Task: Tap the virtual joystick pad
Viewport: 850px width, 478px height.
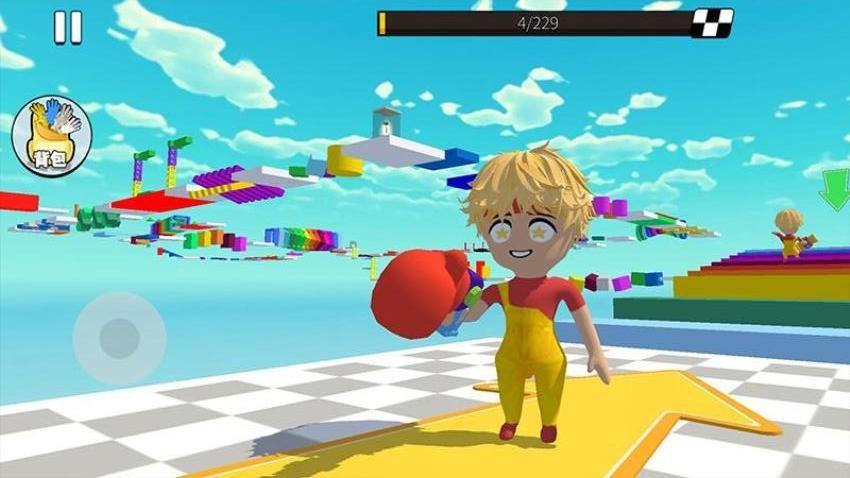Action: [119, 338]
